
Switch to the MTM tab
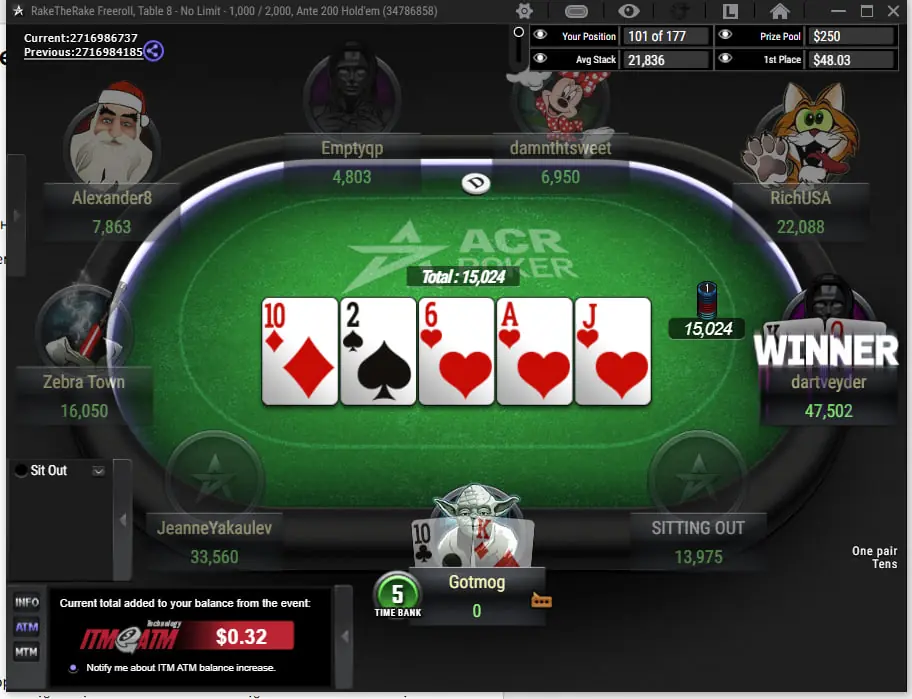coord(27,652)
